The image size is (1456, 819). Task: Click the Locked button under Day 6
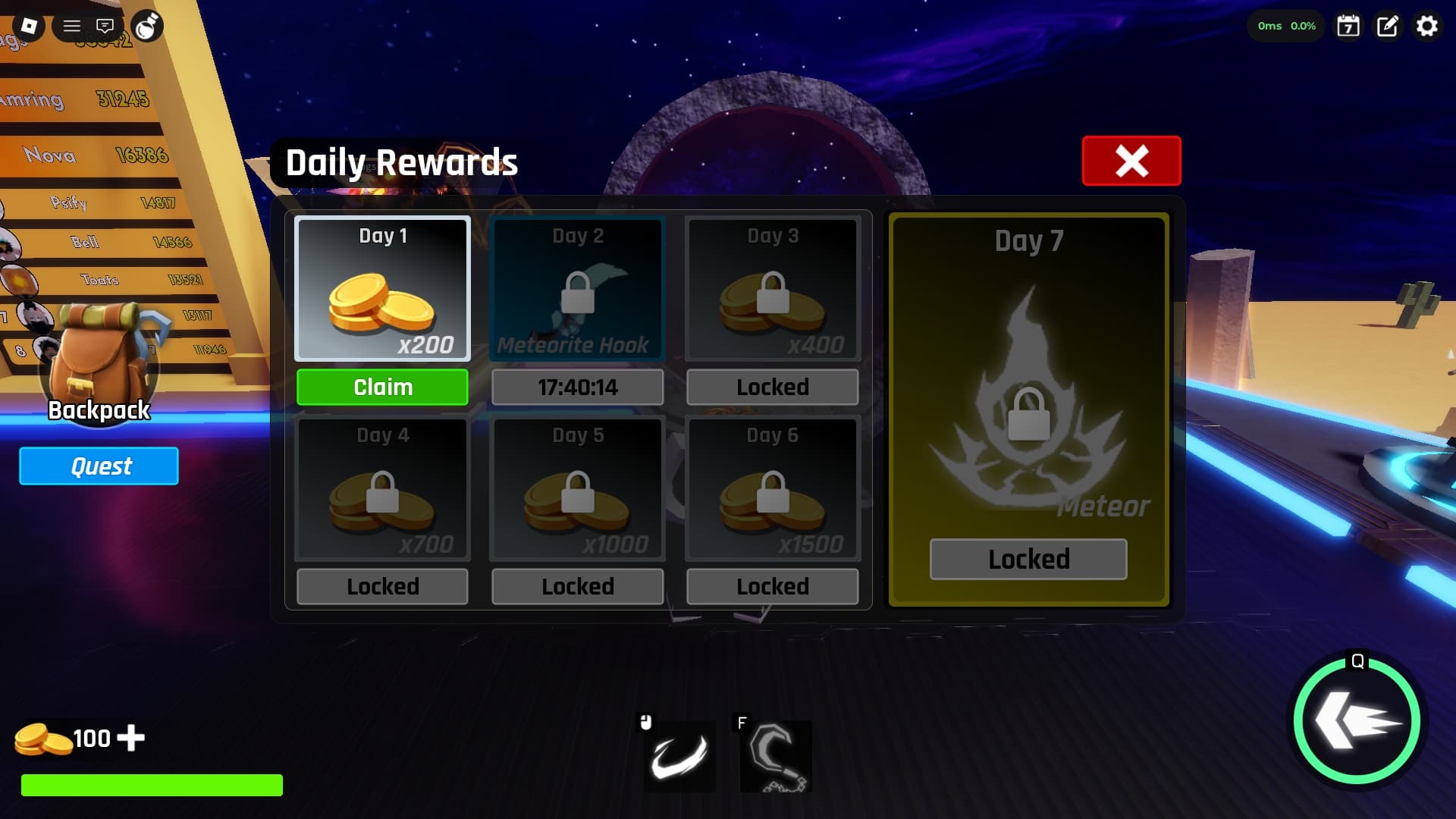tap(772, 585)
